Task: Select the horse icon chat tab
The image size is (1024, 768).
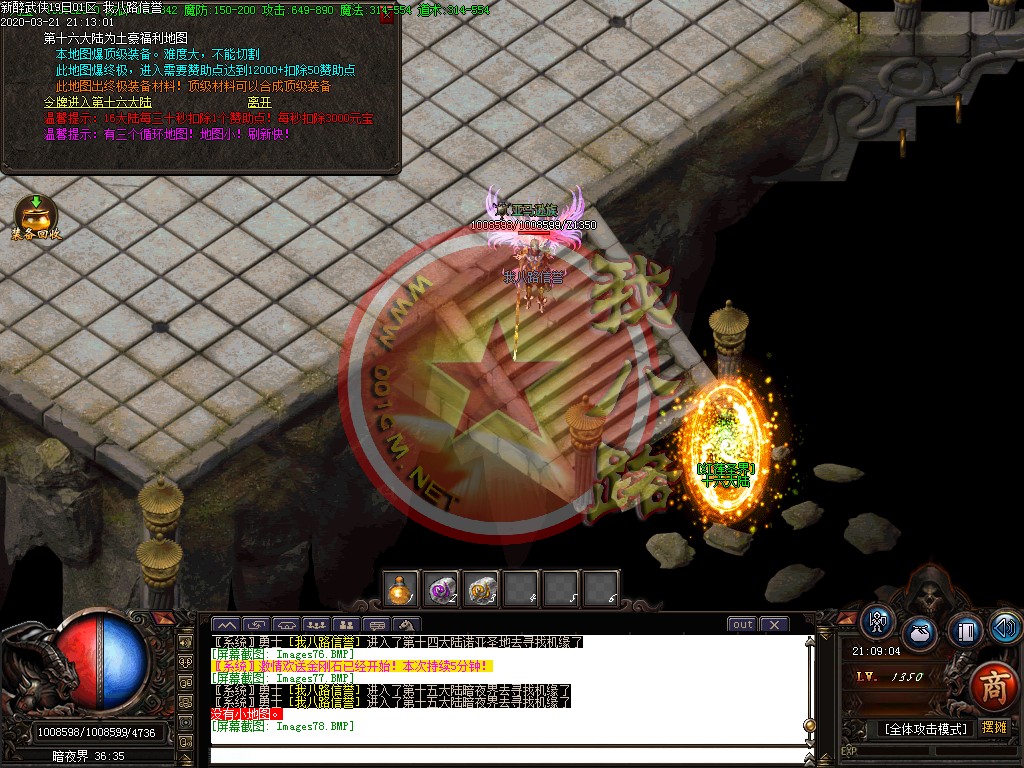Action: pyautogui.click(x=407, y=625)
